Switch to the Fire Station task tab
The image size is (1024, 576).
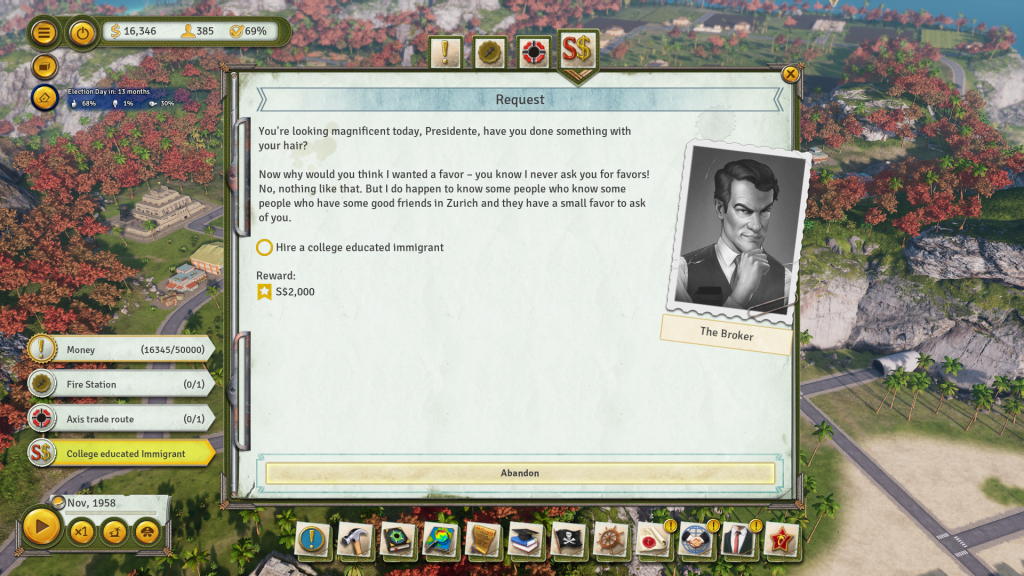coord(489,53)
